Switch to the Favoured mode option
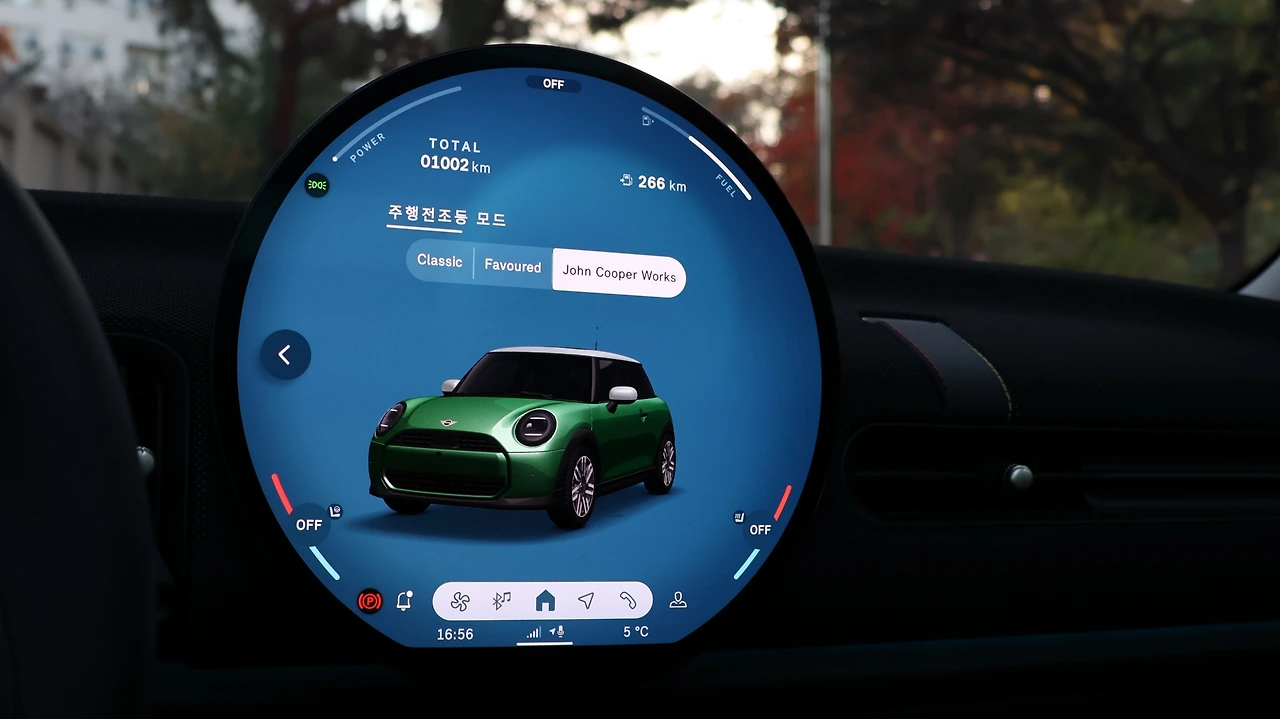 click(512, 267)
